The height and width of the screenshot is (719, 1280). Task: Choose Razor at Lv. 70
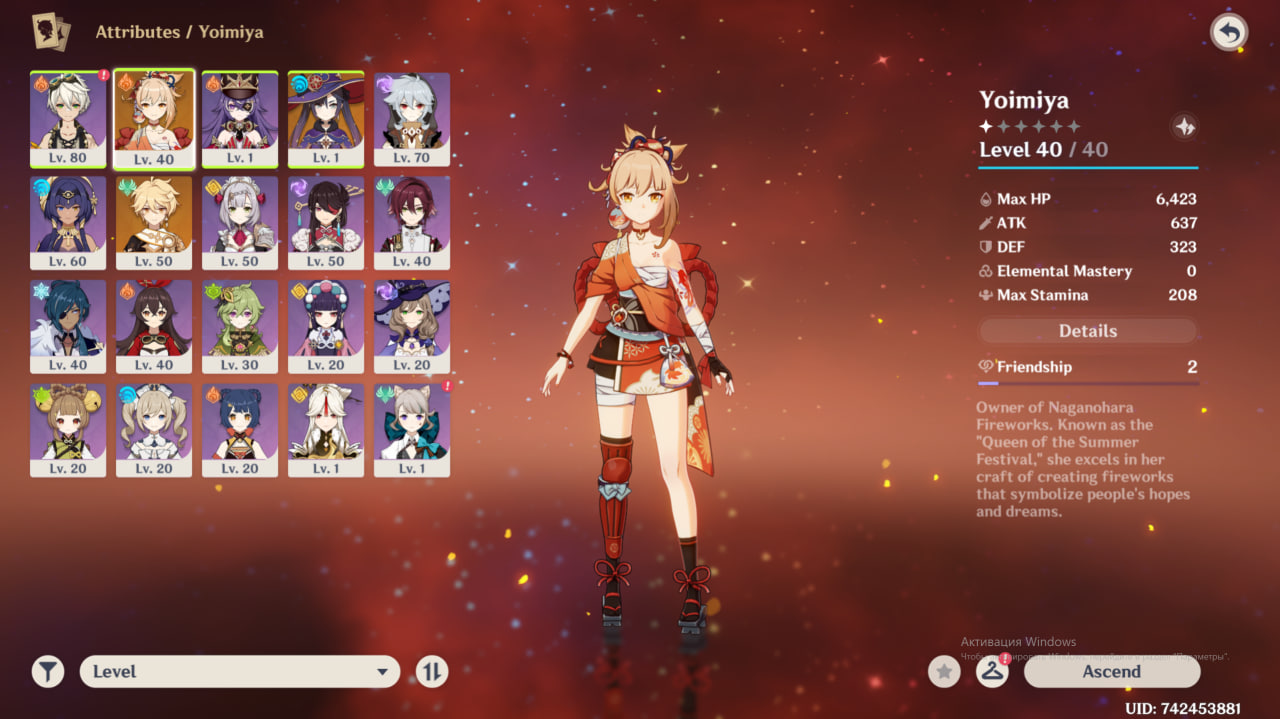pyautogui.click(x=412, y=118)
